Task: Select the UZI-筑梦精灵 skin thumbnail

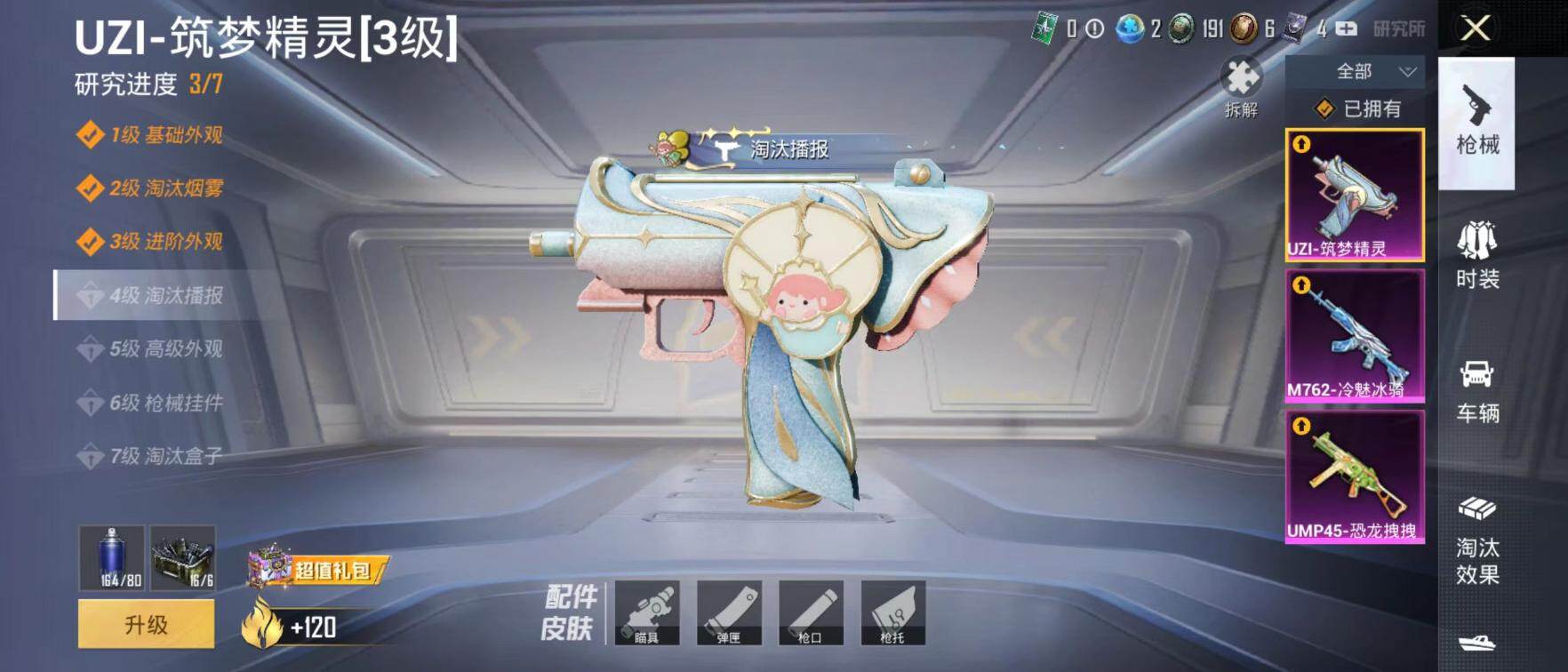Action: coord(1355,195)
